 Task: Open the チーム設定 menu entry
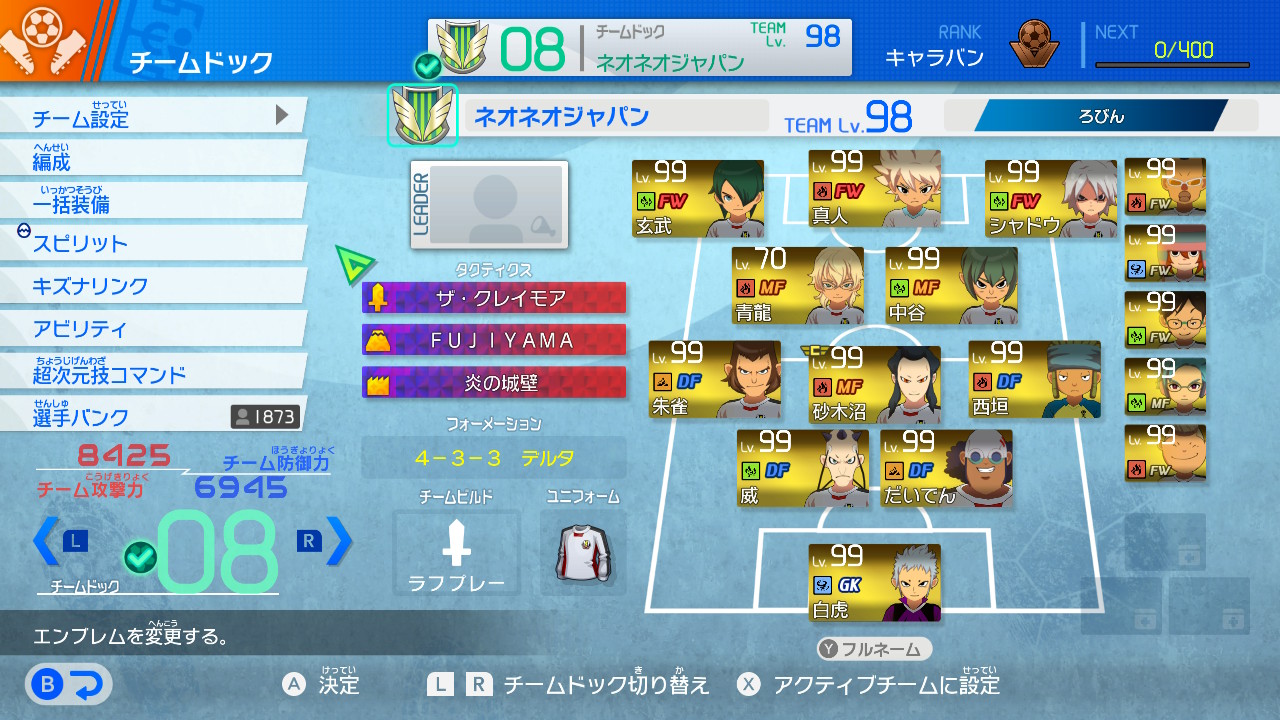pyautogui.click(x=150, y=116)
